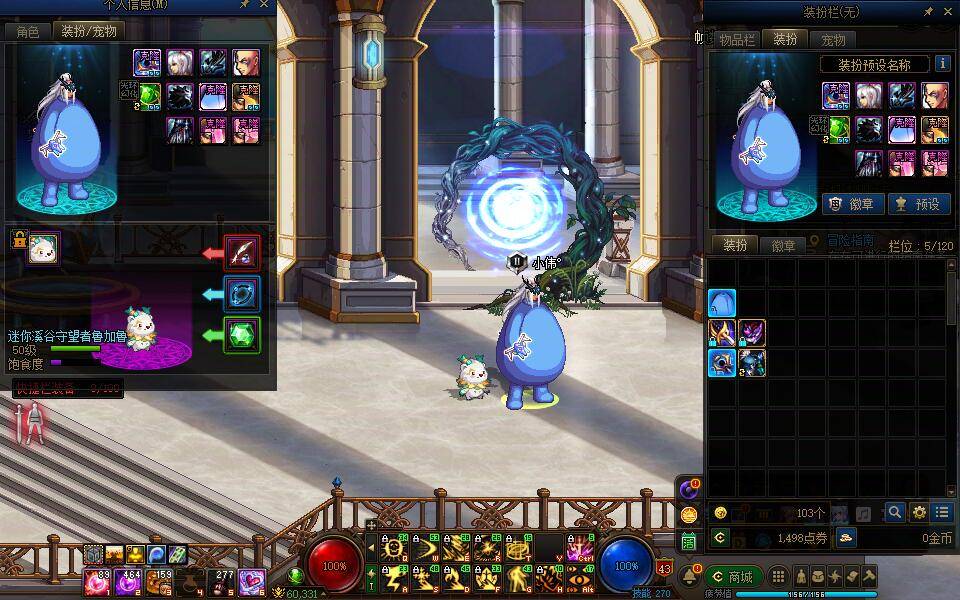Open the 商城 shop

[733, 576]
